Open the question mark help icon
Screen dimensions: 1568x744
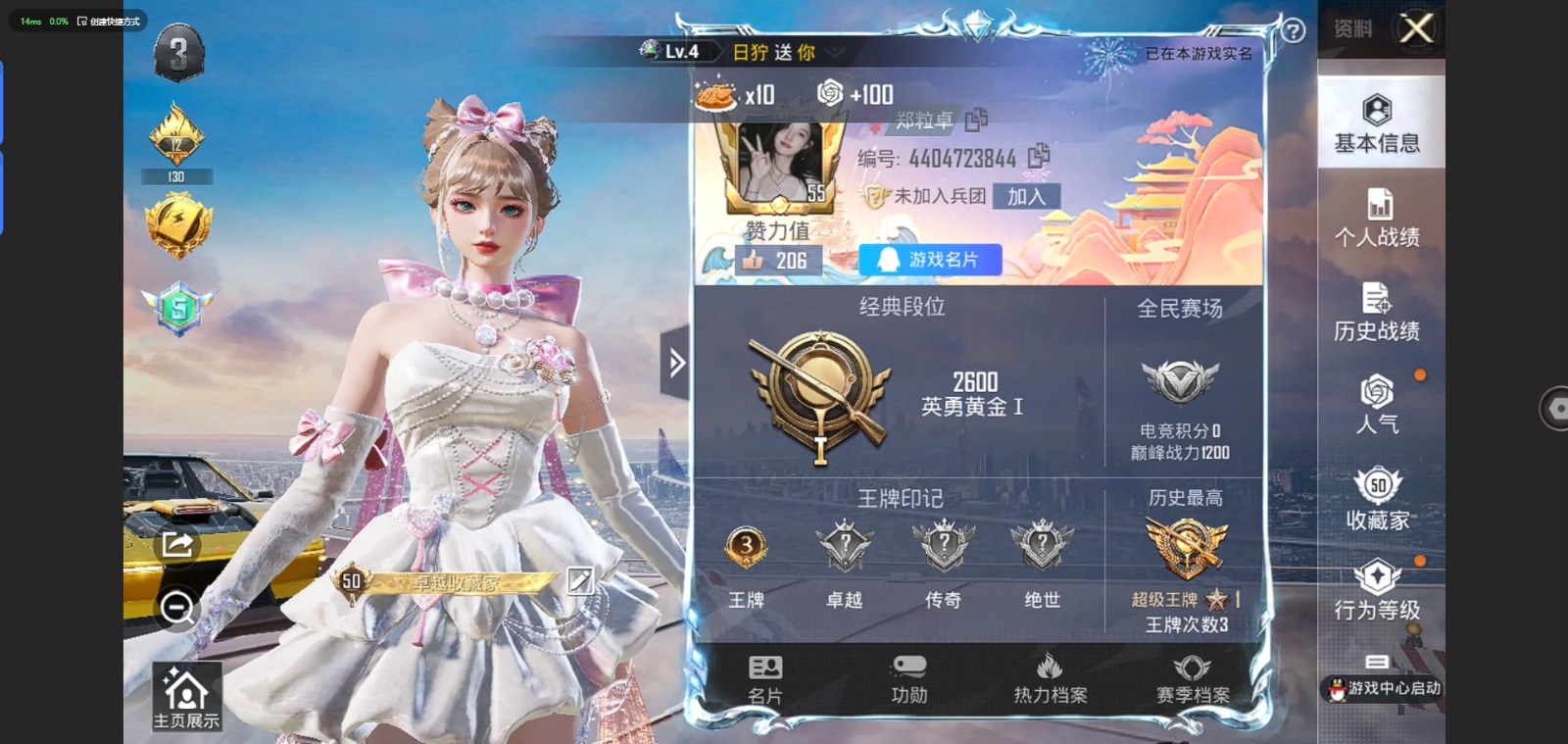click(x=1294, y=31)
